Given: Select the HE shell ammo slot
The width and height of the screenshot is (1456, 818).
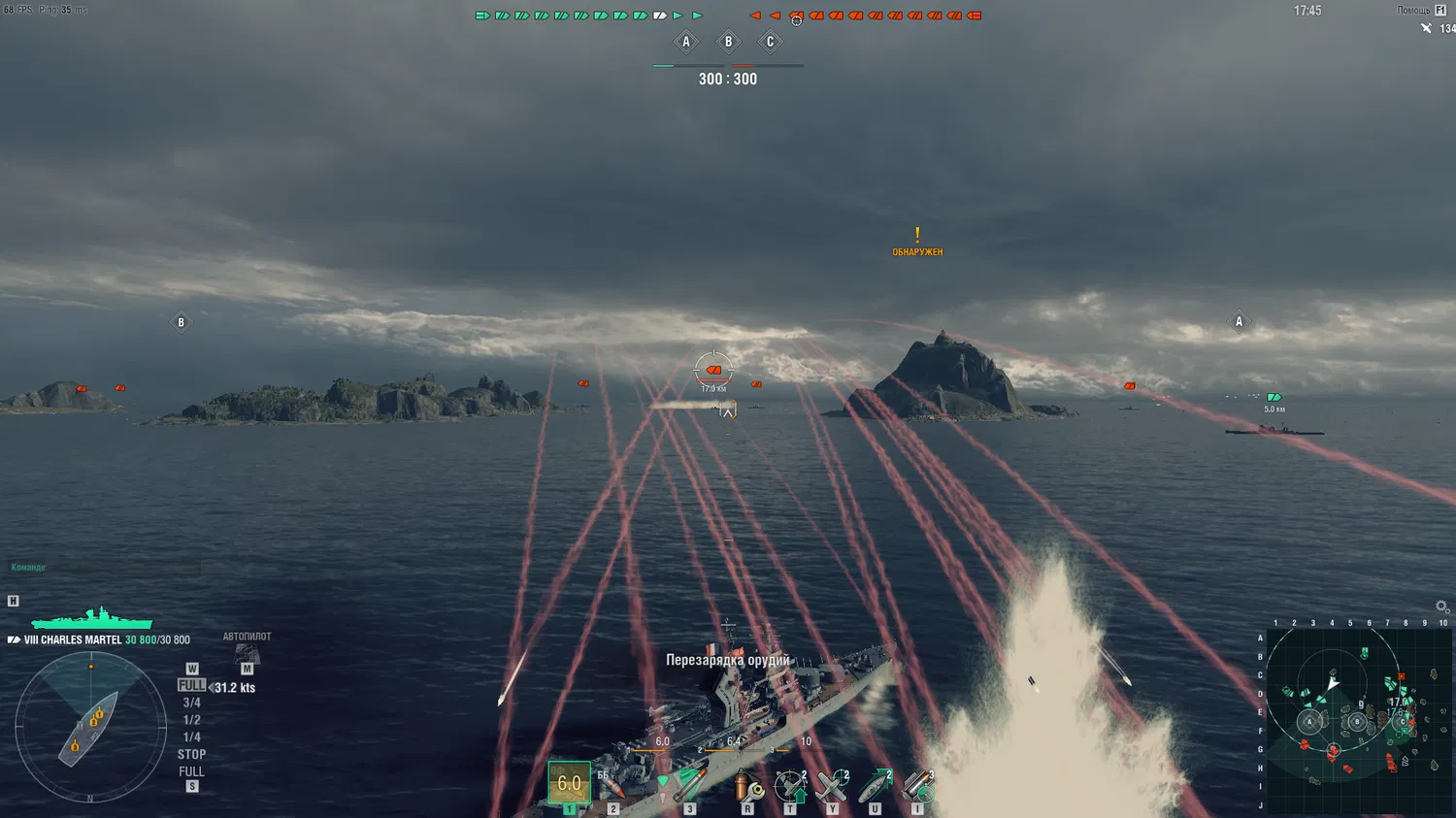Looking at the screenshot, I should click(570, 782).
